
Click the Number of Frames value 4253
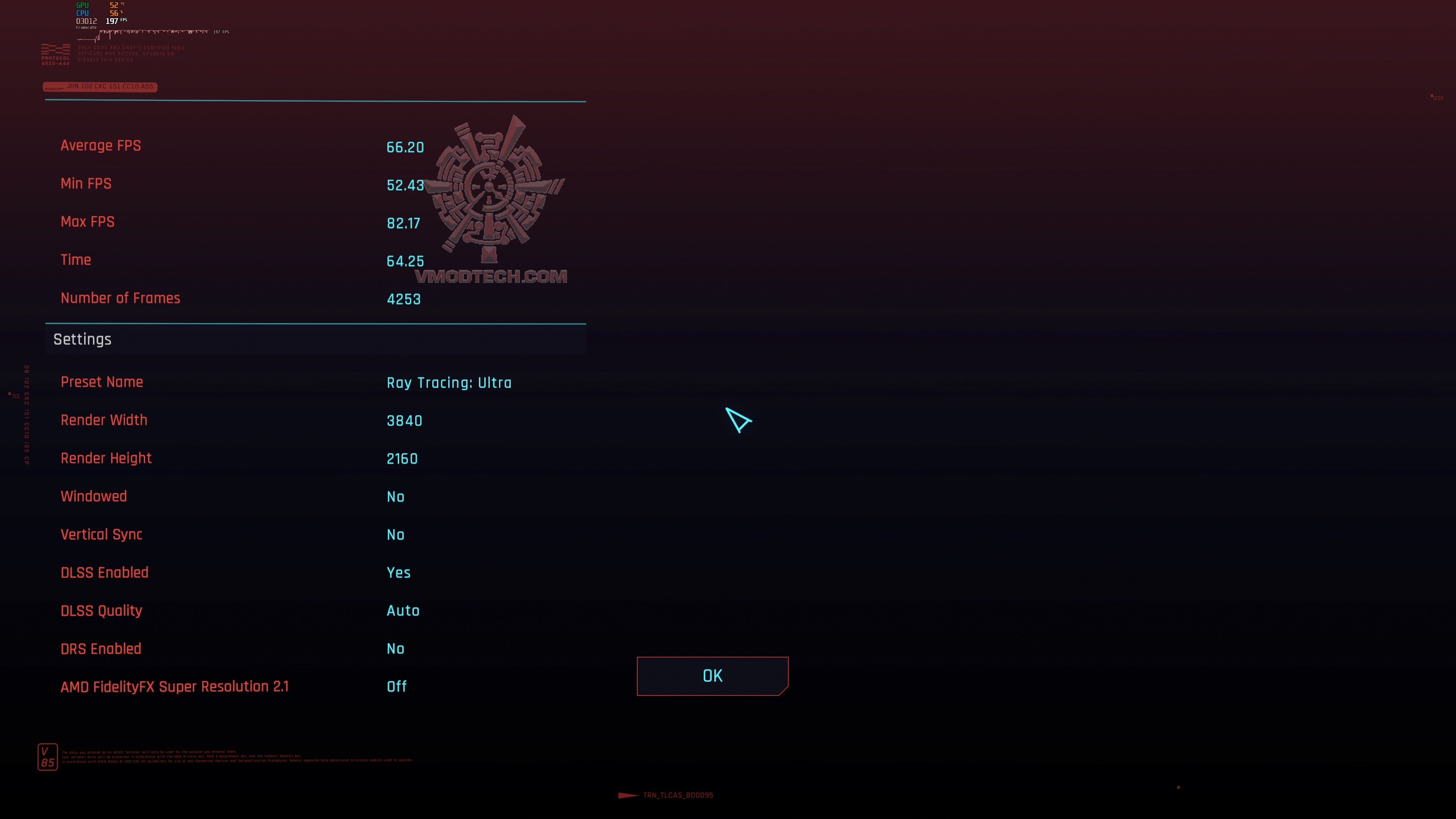coord(403,298)
